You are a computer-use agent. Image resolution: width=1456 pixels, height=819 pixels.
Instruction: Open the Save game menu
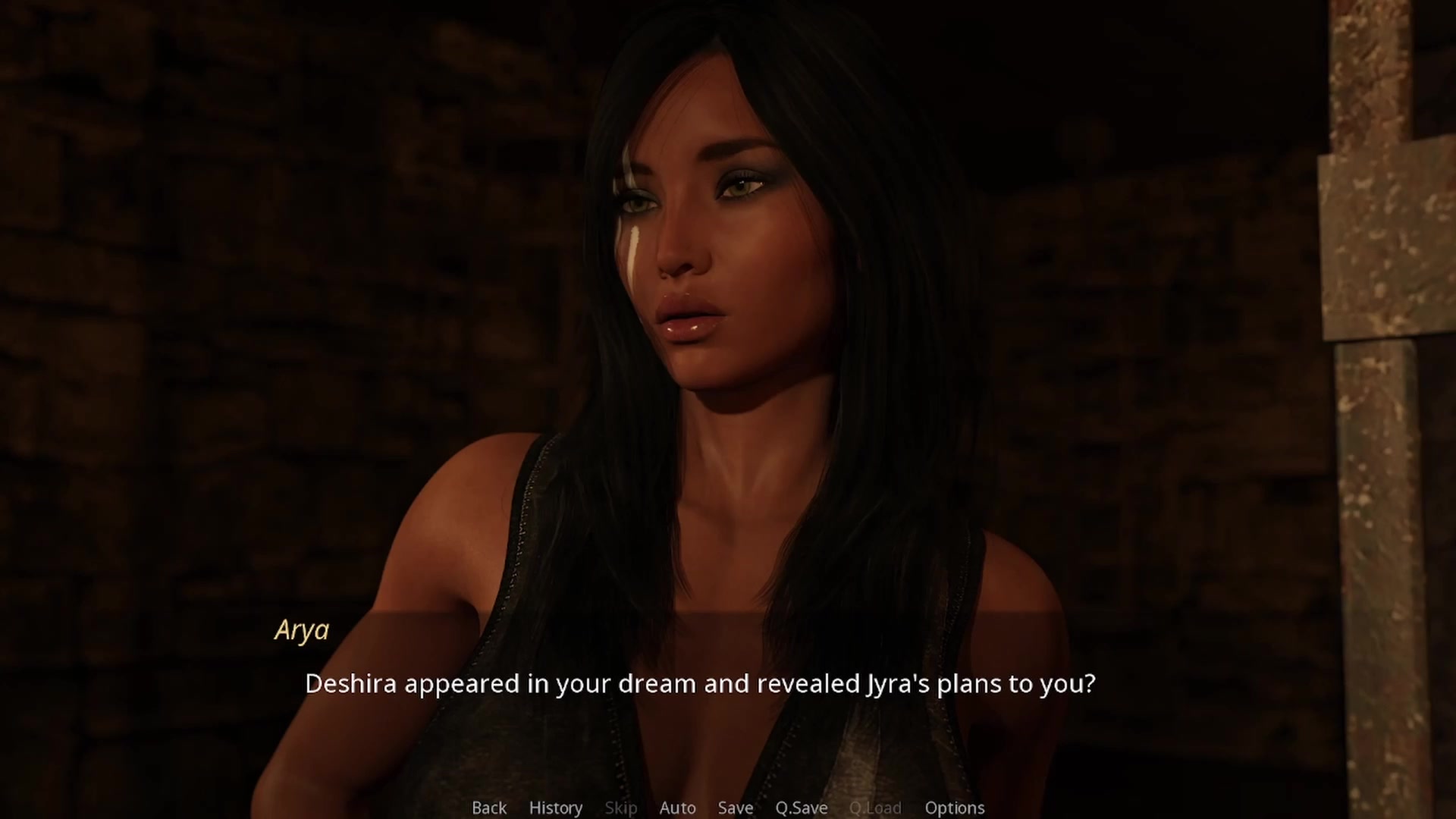(x=736, y=808)
